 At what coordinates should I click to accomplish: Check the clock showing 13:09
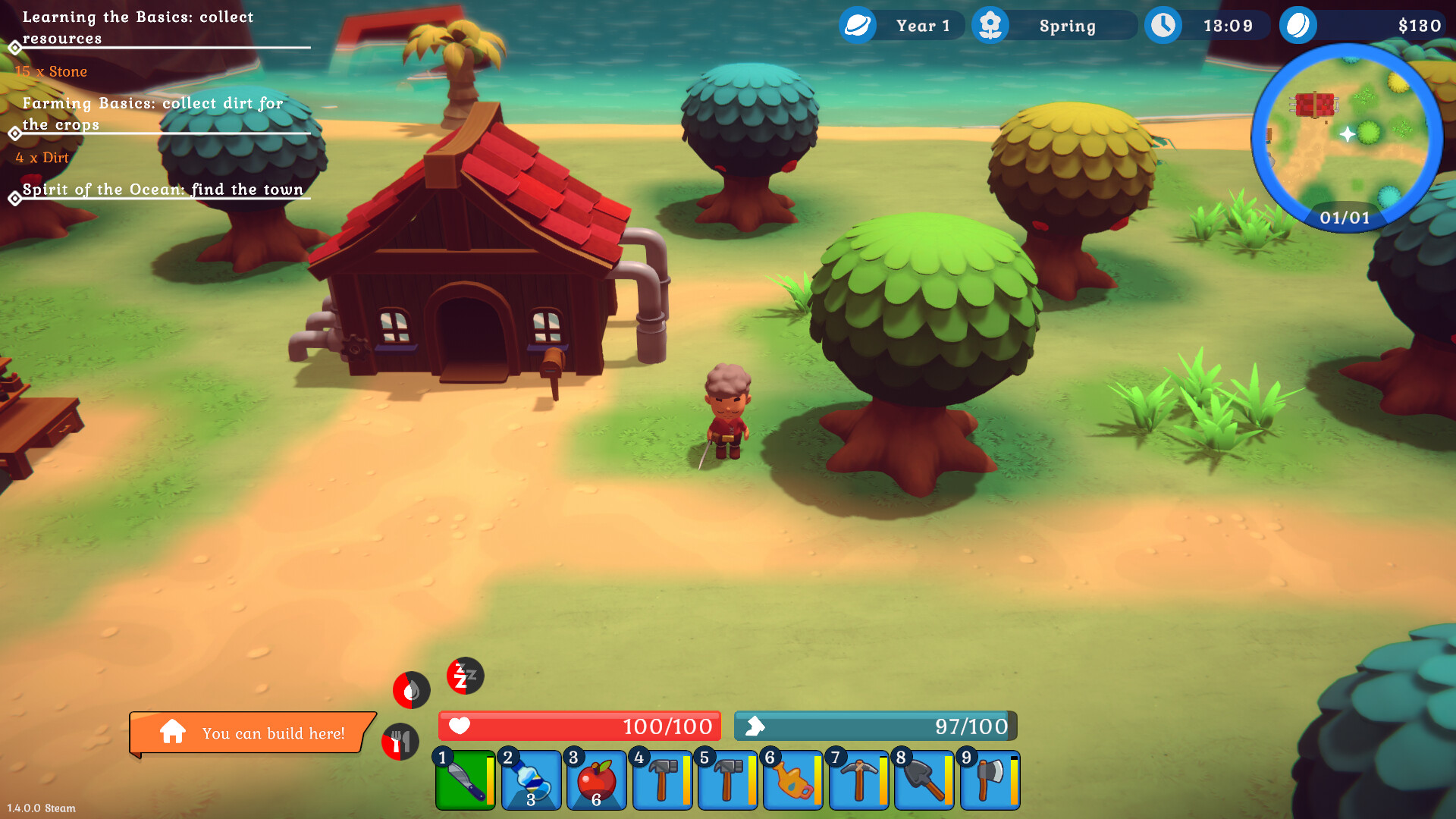pos(1163,25)
